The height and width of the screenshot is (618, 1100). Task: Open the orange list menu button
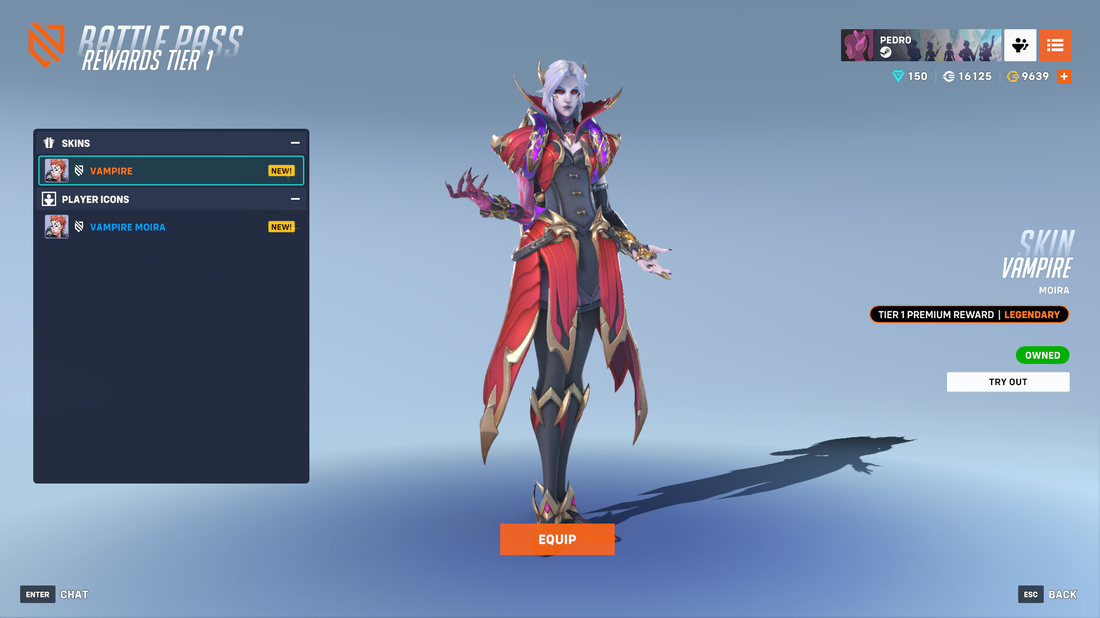pyautogui.click(x=1055, y=45)
